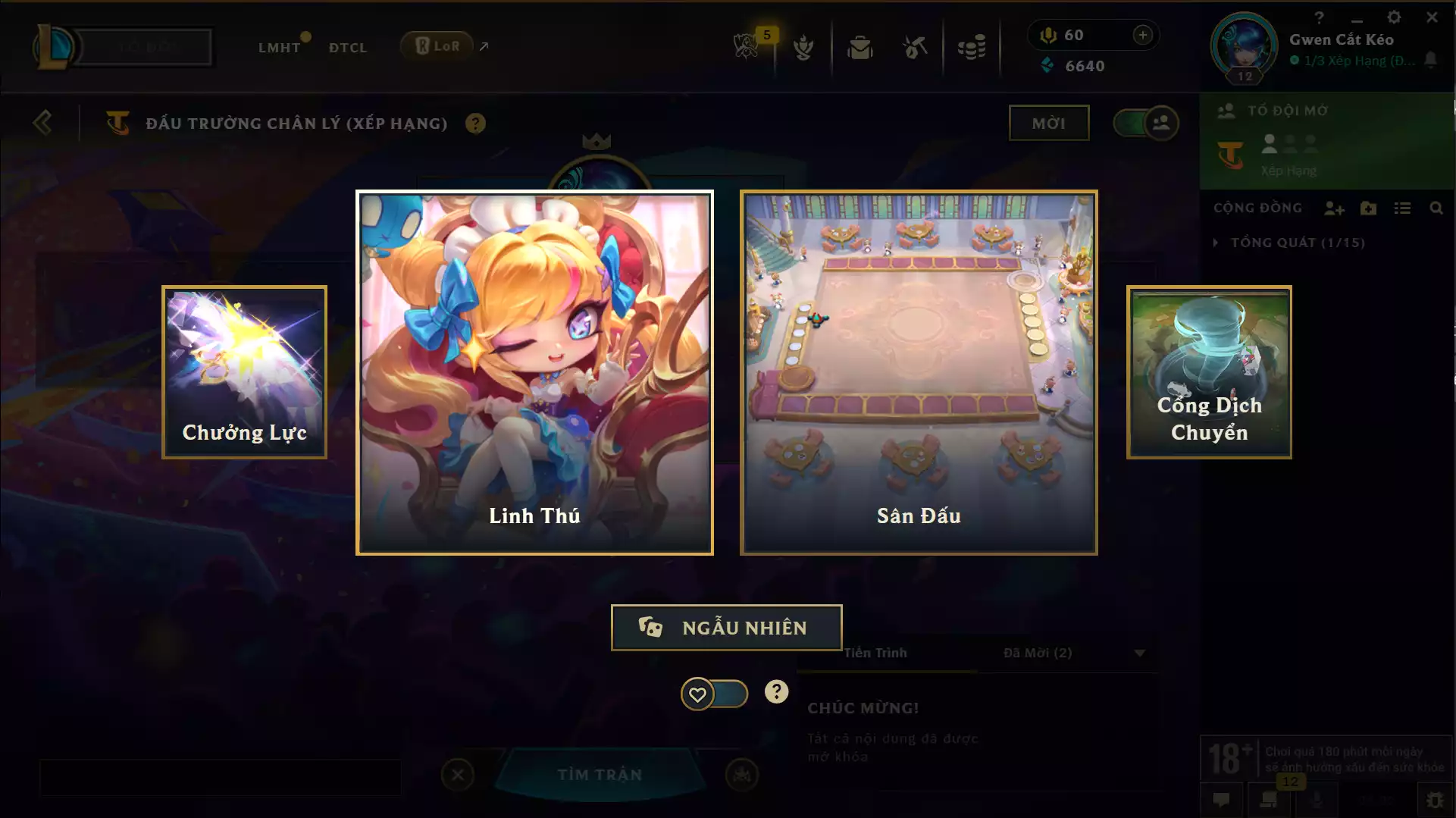Select the Linh Thú companion thumbnail
Viewport: 1456px width, 818px height.
click(x=534, y=371)
